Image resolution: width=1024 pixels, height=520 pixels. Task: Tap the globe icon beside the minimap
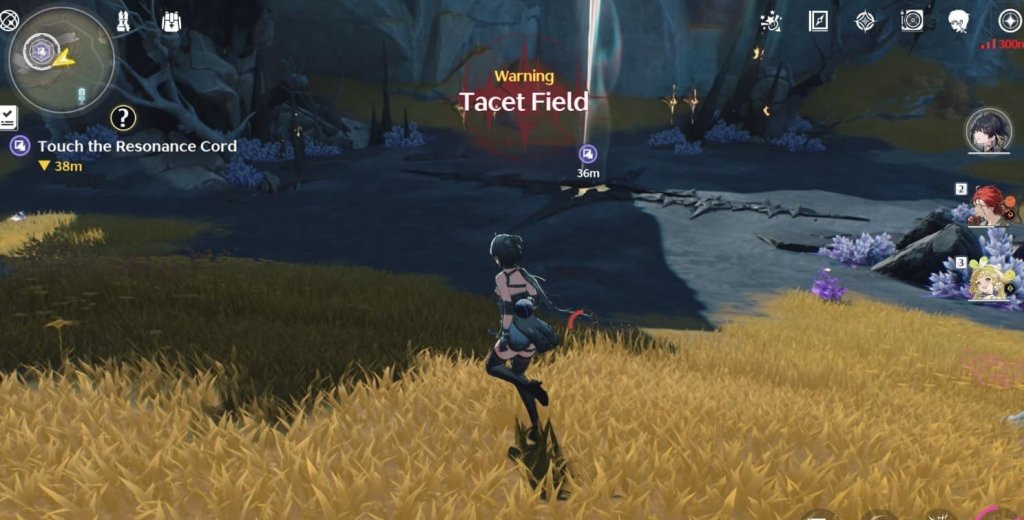(x=9, y=20)
